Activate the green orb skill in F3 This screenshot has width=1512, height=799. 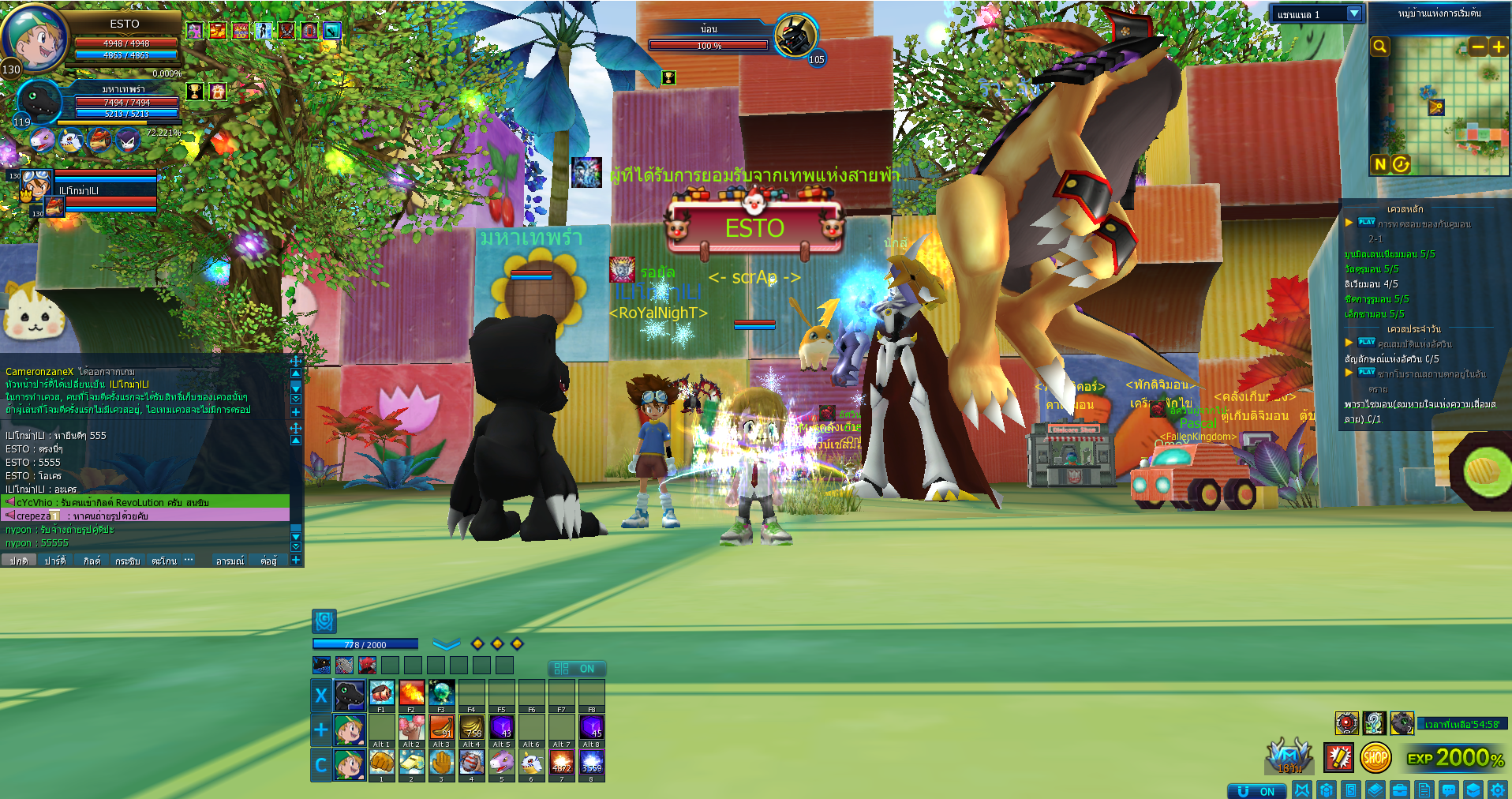click(441, 693)
